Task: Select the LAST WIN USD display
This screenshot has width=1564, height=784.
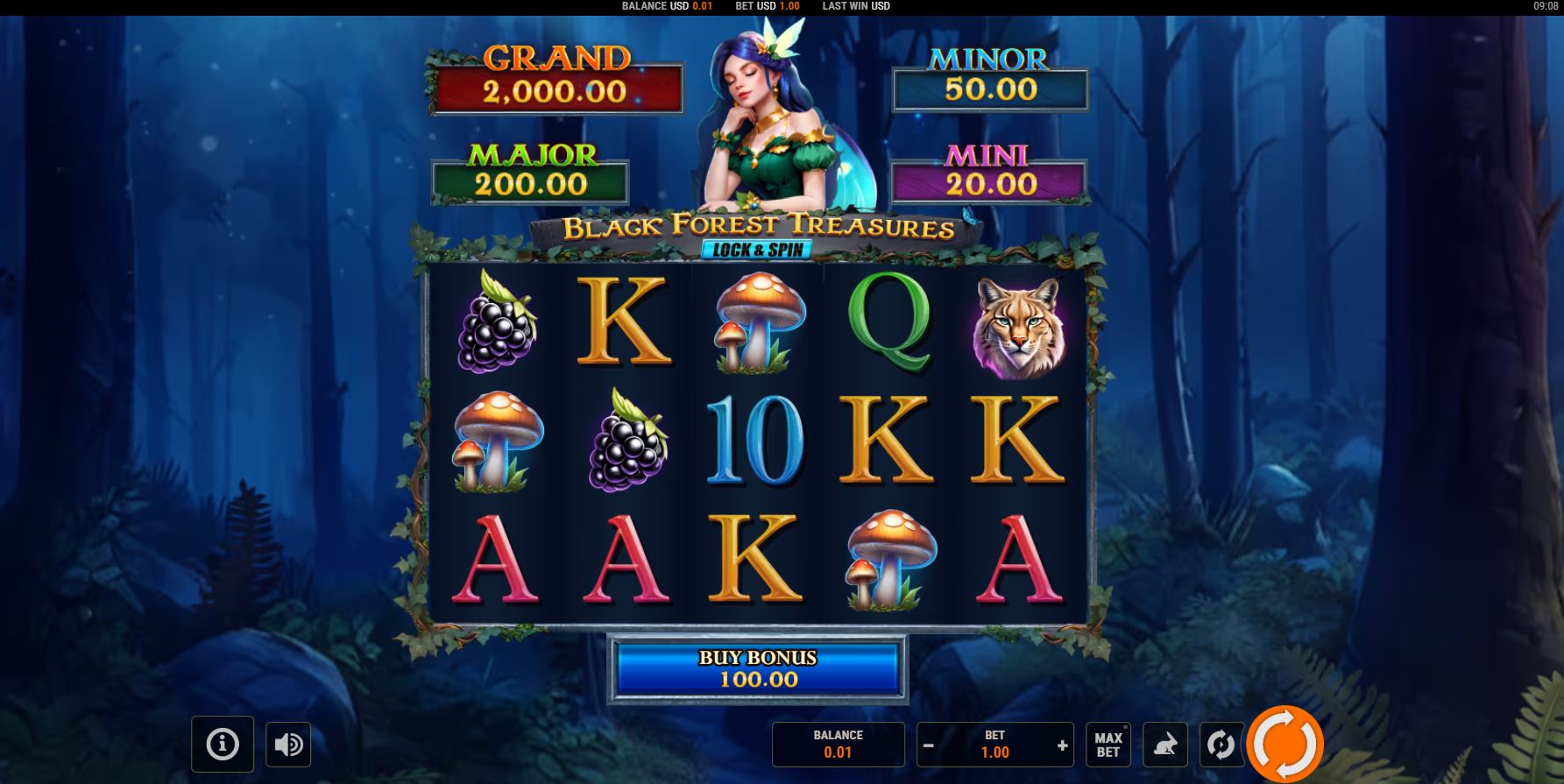Action: click(x=855, y=6)
